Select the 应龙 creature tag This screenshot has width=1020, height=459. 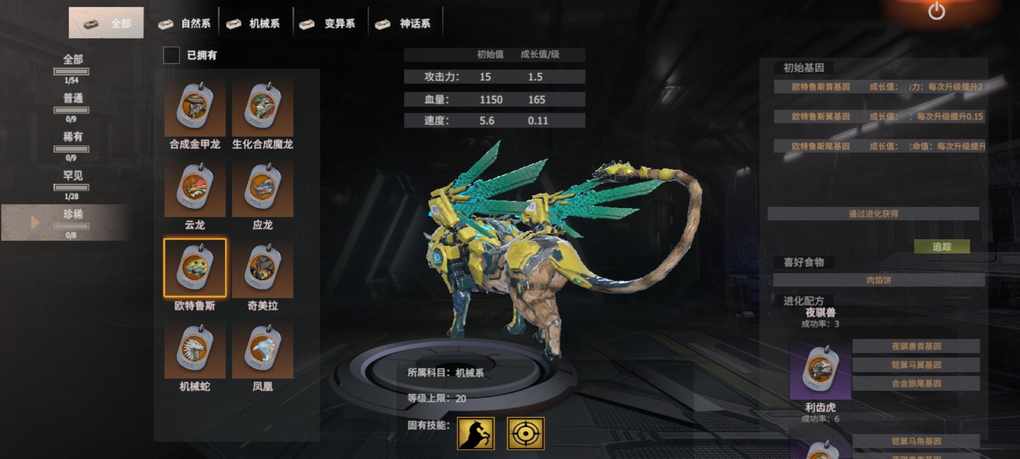262,189
